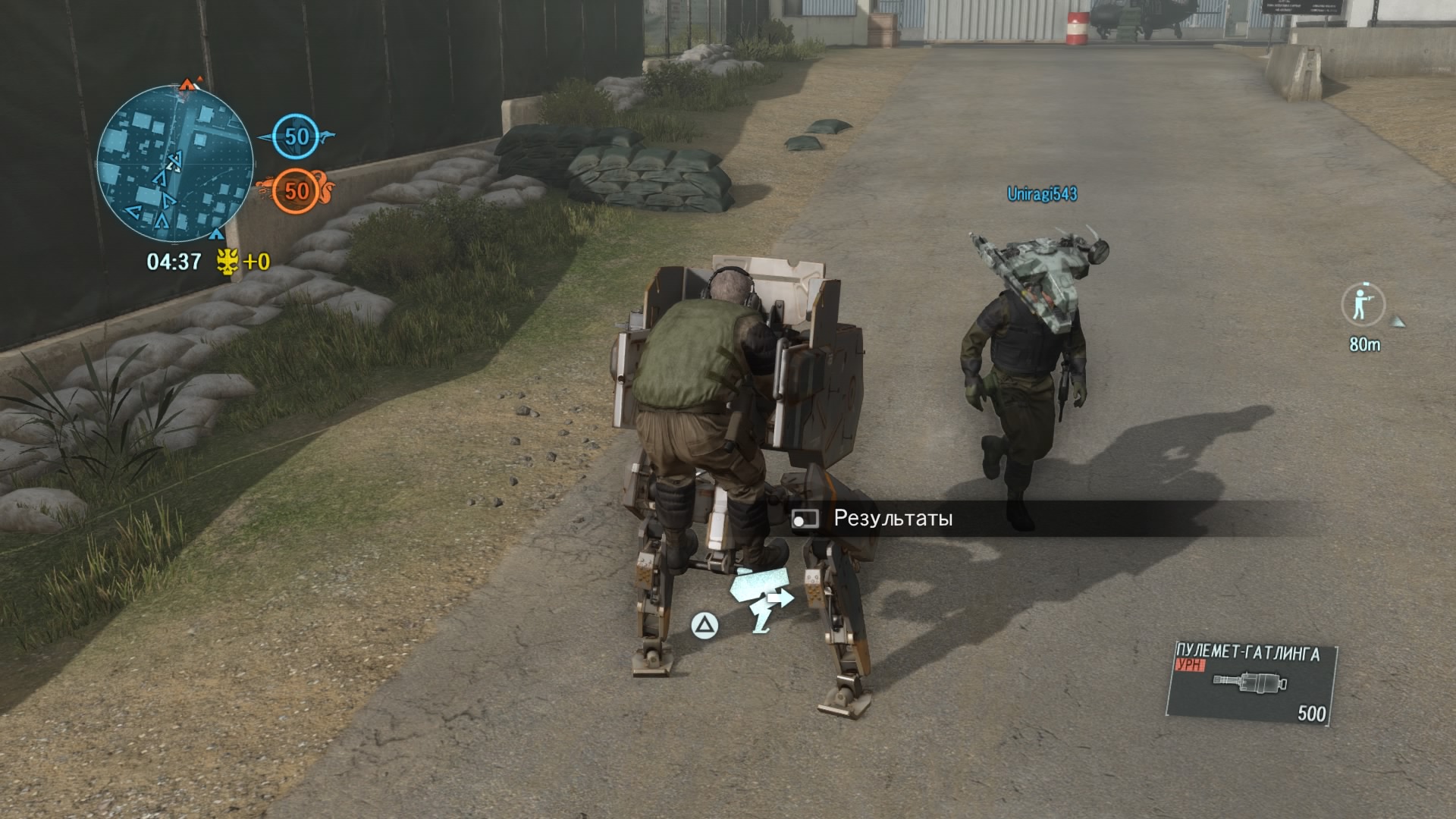Click the orange team ticket counter
The height and width of the screenshot is (819, 1456).
pos(297,190)
